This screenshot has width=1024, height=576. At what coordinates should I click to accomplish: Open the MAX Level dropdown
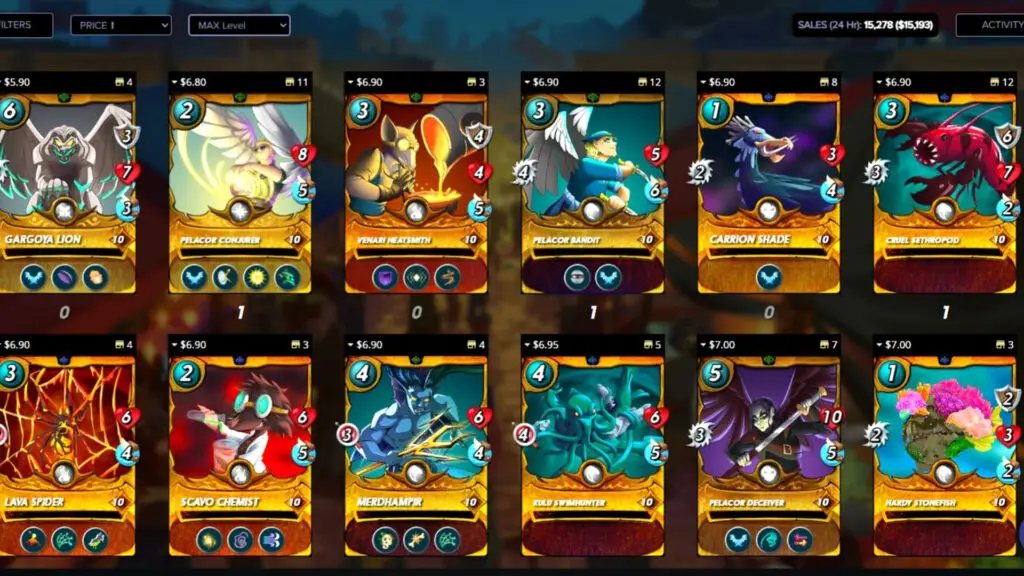(239, 25)
